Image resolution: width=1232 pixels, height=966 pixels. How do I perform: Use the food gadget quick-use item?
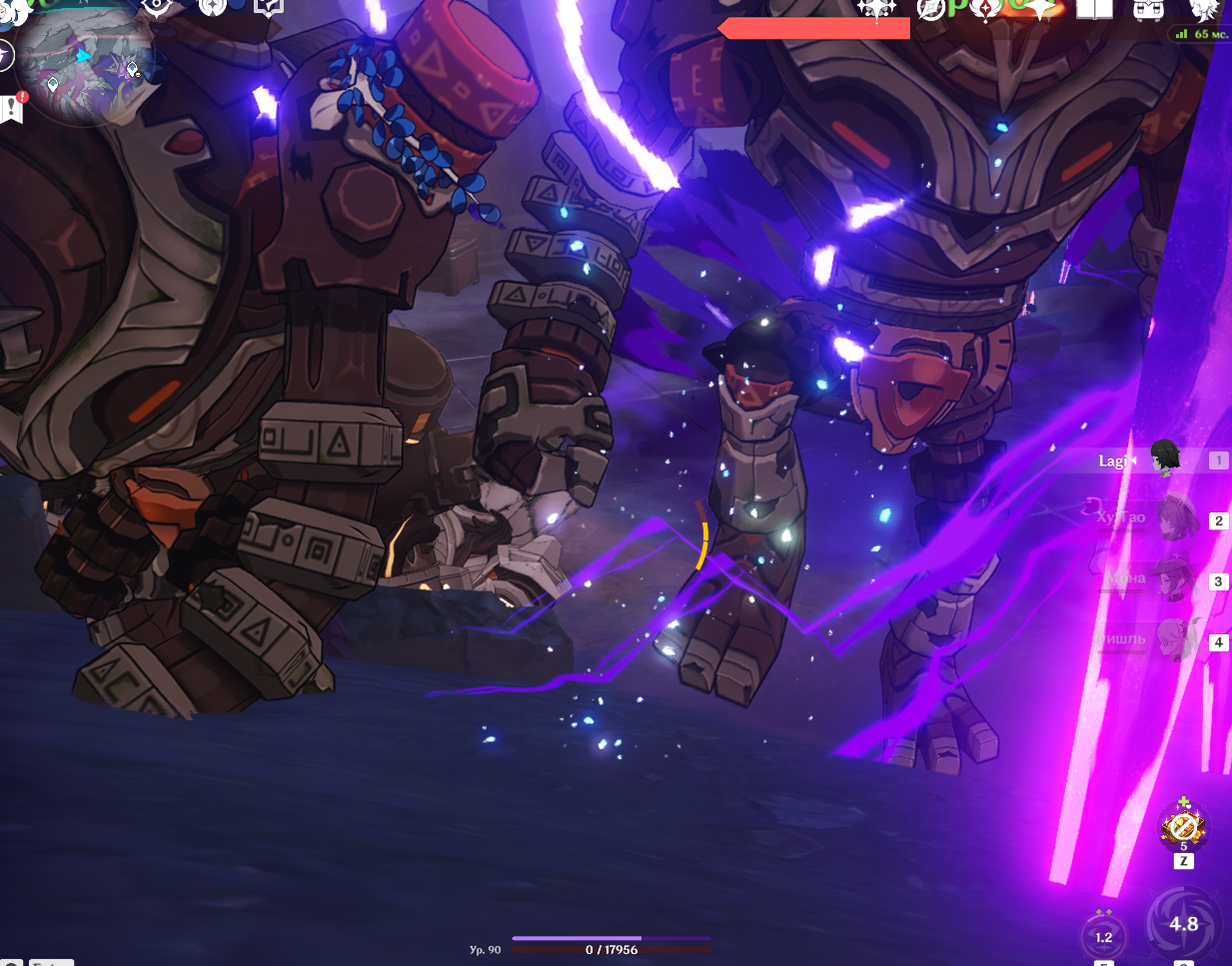[1183, 827]
